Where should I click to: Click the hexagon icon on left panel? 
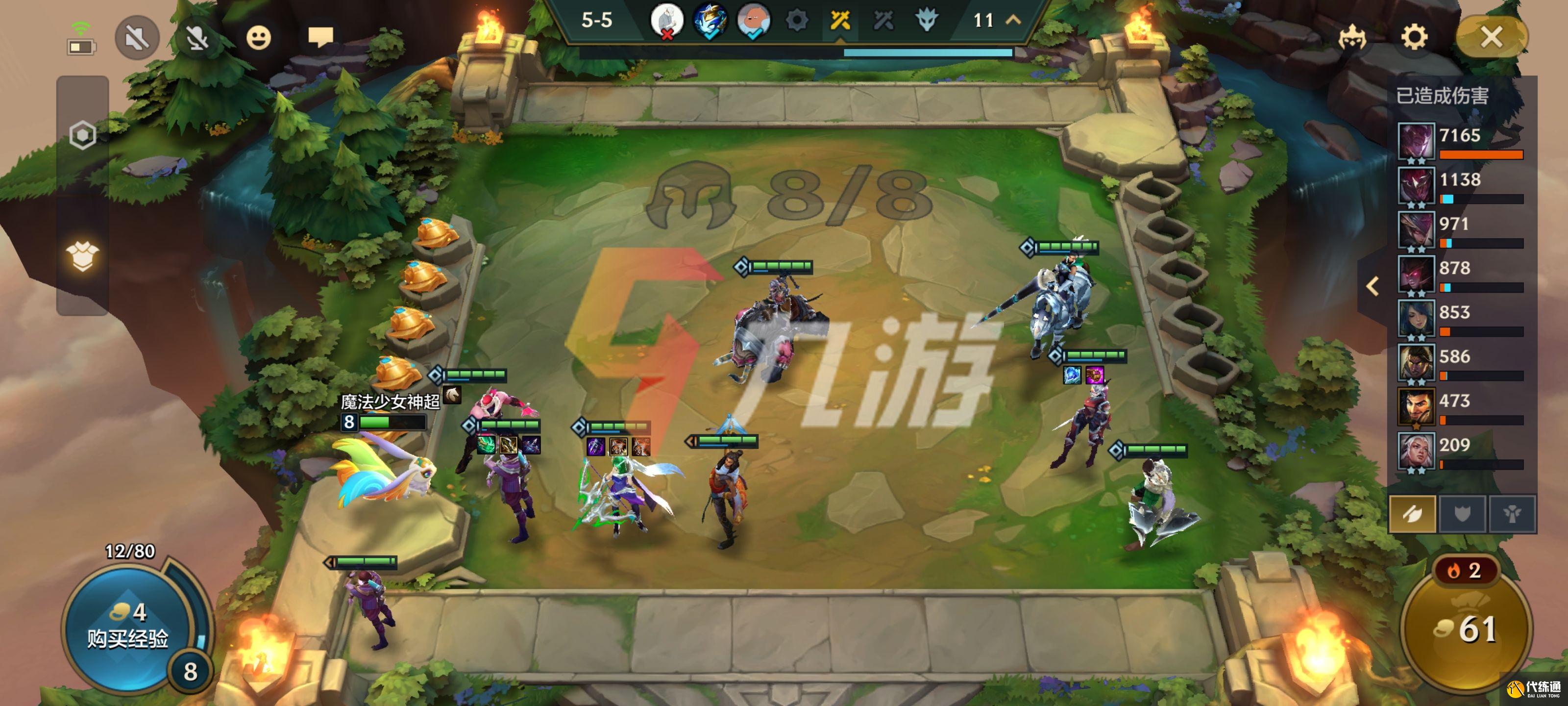[x=83, y=135]
